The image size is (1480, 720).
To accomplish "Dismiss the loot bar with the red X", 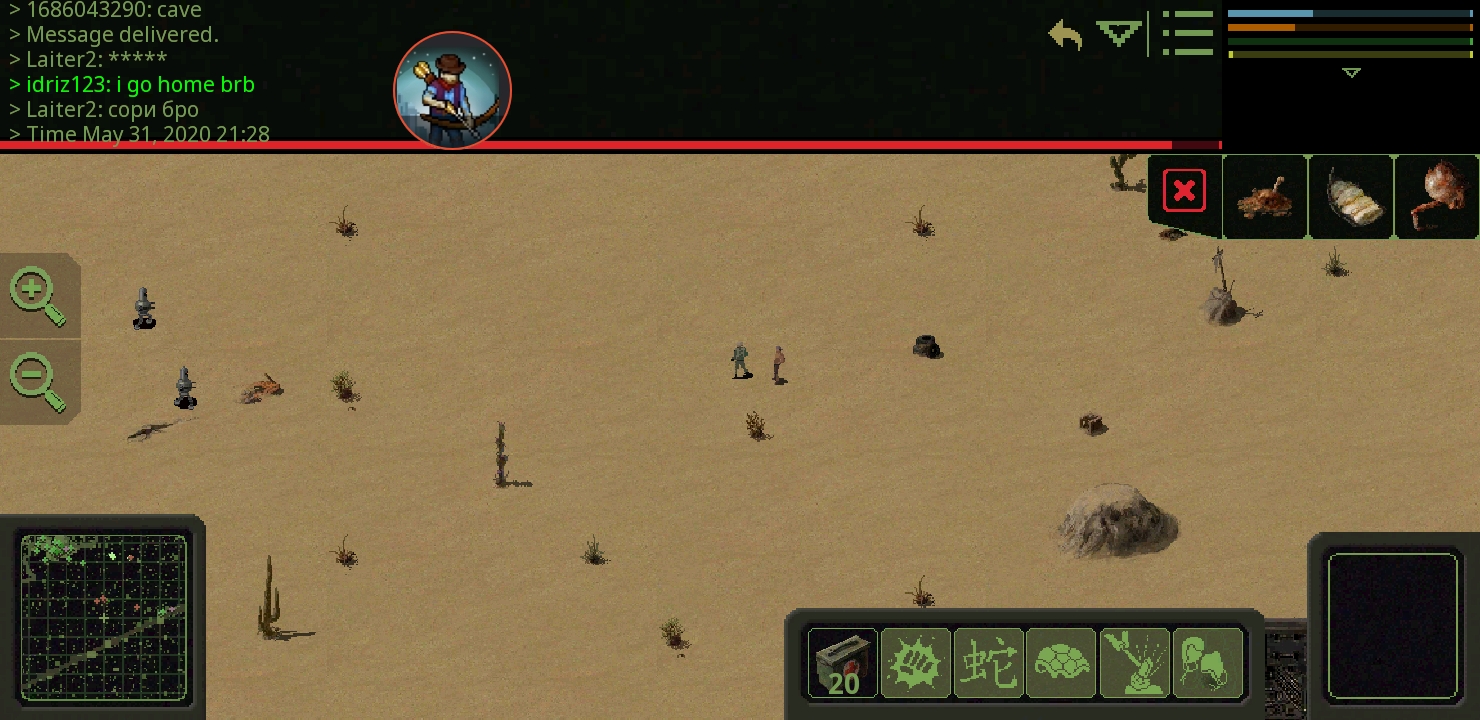I will coord(1184,190).
